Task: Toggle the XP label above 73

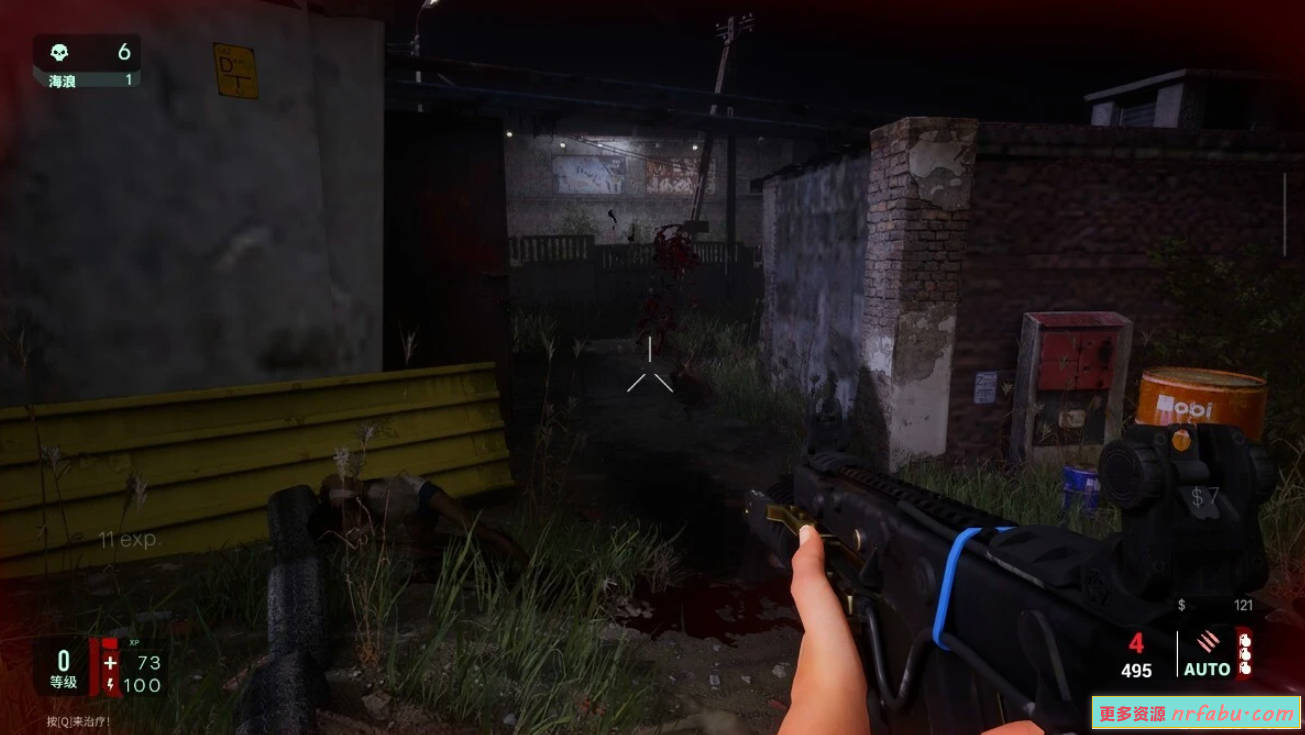Action: [134, 643]
